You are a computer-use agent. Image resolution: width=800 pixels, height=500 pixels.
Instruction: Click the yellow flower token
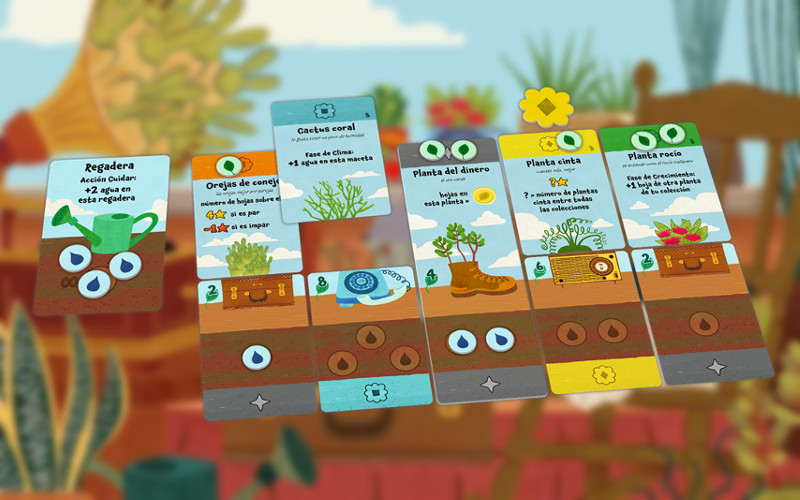coord(545,106)
